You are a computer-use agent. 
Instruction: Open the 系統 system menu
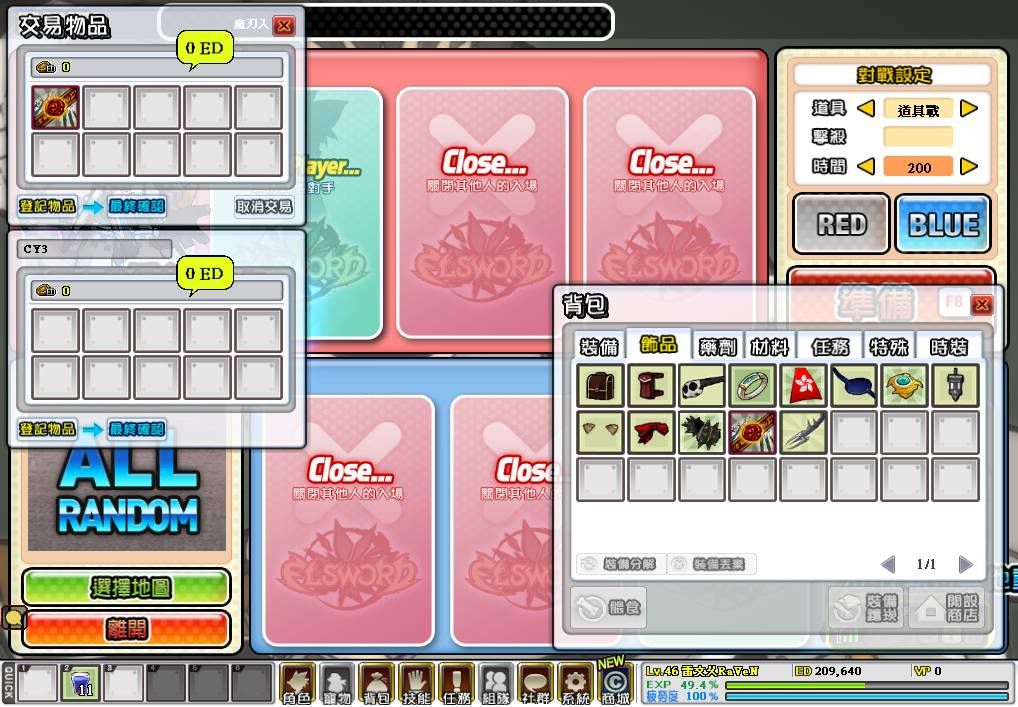[x=574, y=685]
